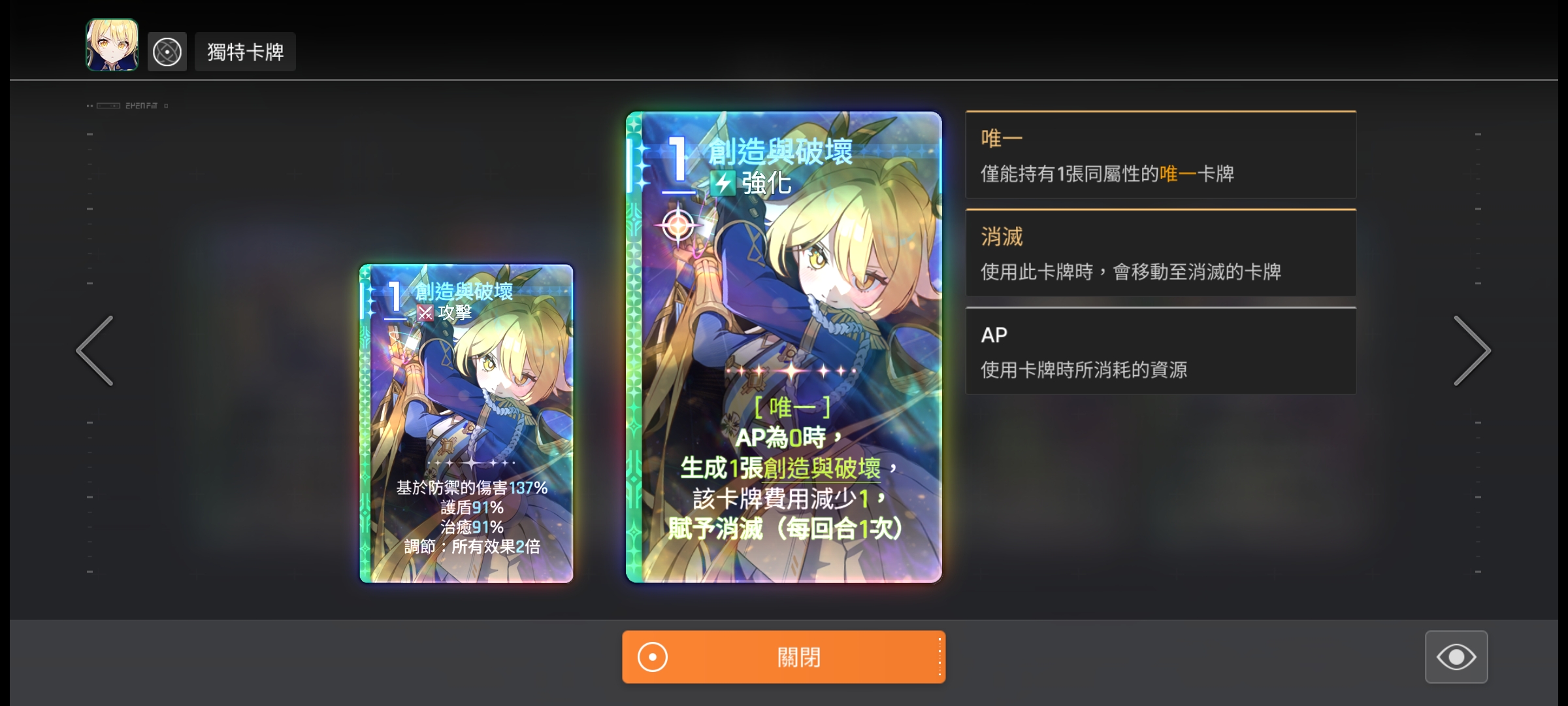This screenshot has height=706, width=1568.
Task: Click the crossed-swords 攻擊 icon on the small card
Action: point(425,313)
